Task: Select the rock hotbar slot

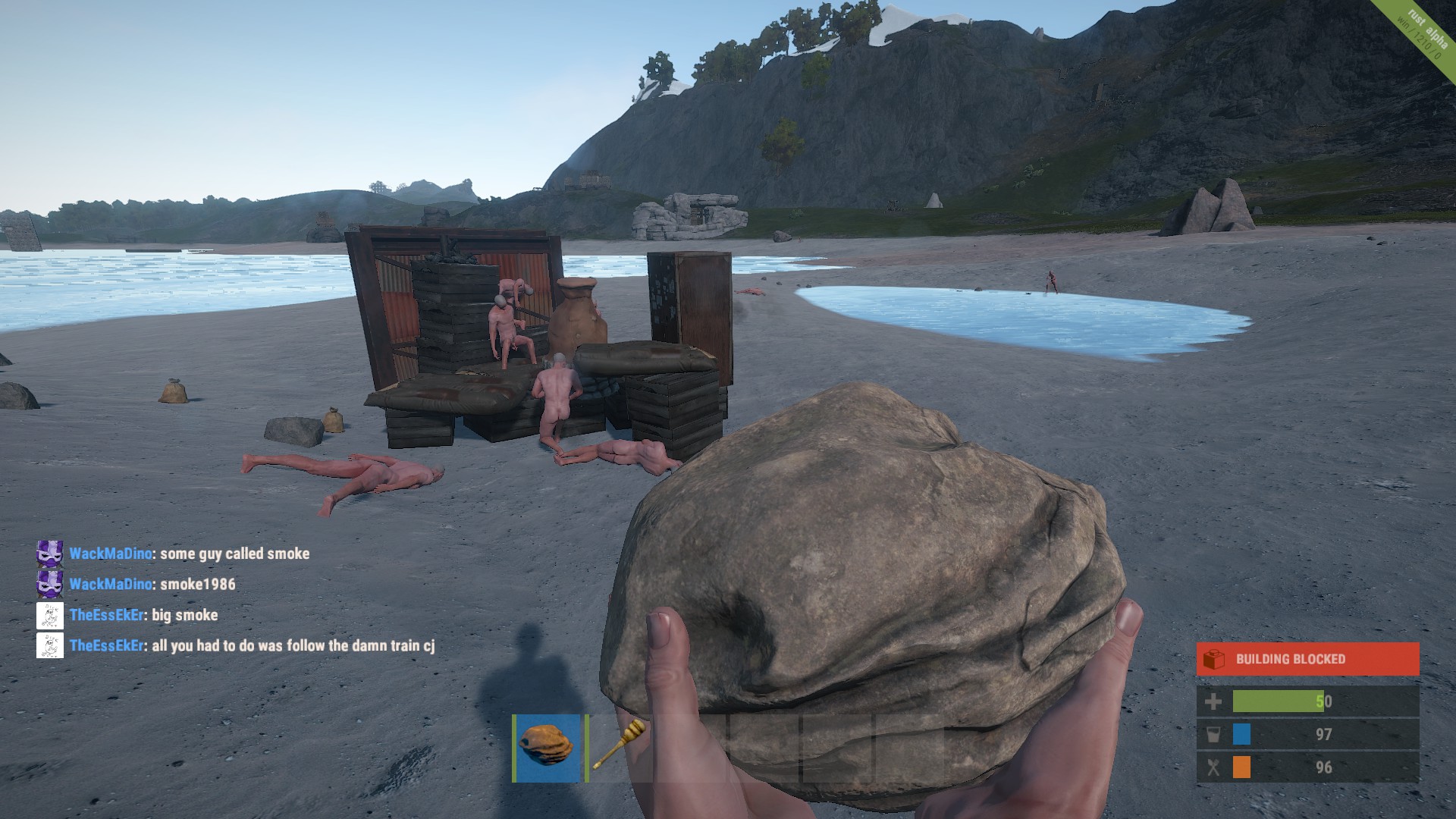Action: coord(547,748)
